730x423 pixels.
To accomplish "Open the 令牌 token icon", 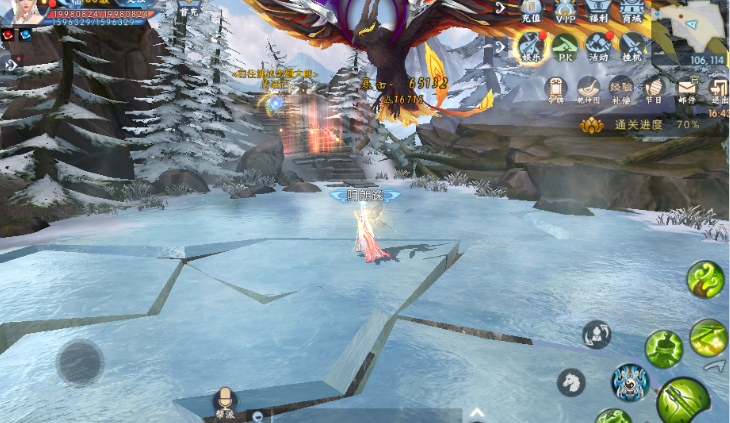I will point(557,89).
